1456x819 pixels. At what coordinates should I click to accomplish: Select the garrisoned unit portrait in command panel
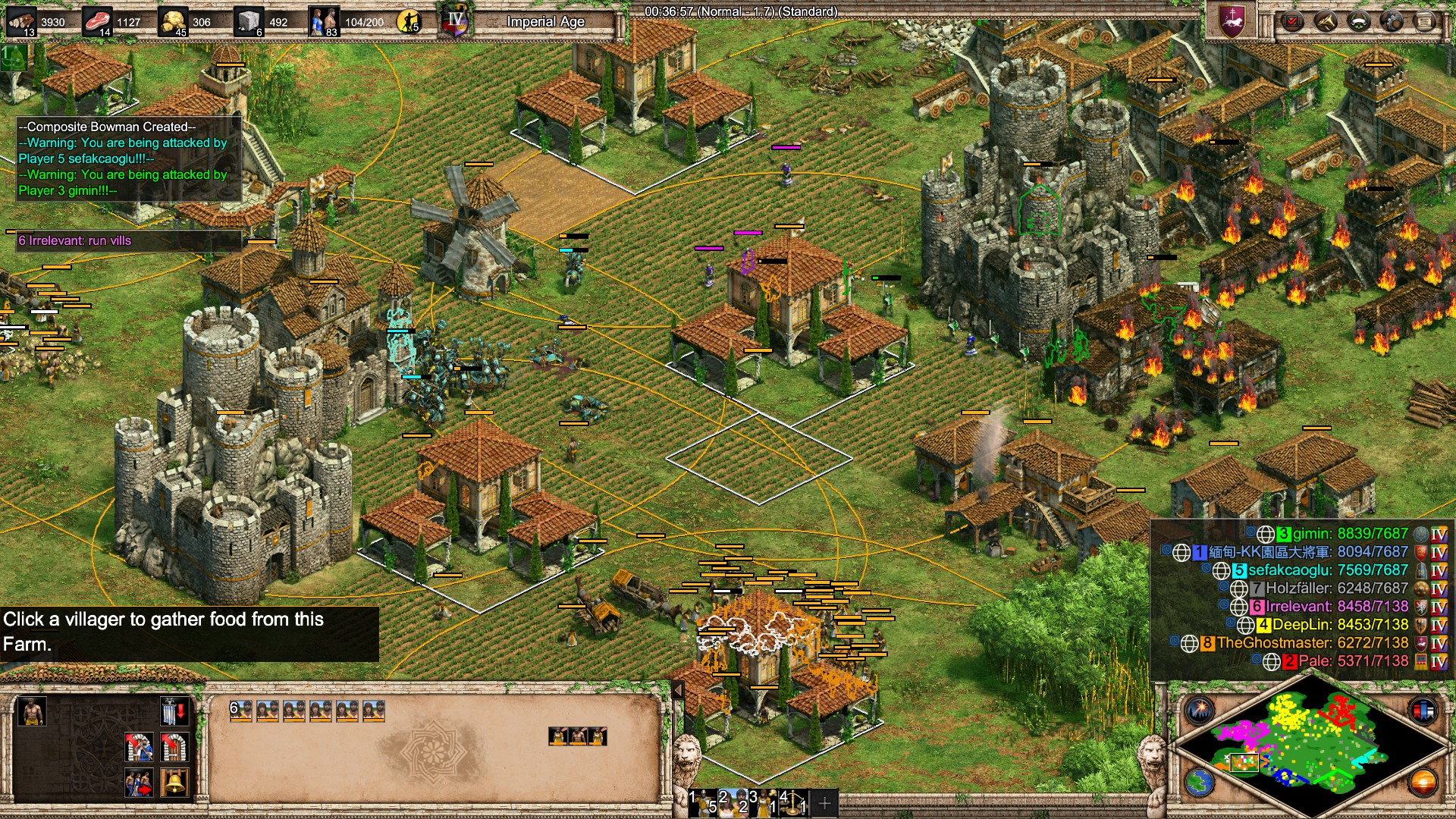pos(31,711)
